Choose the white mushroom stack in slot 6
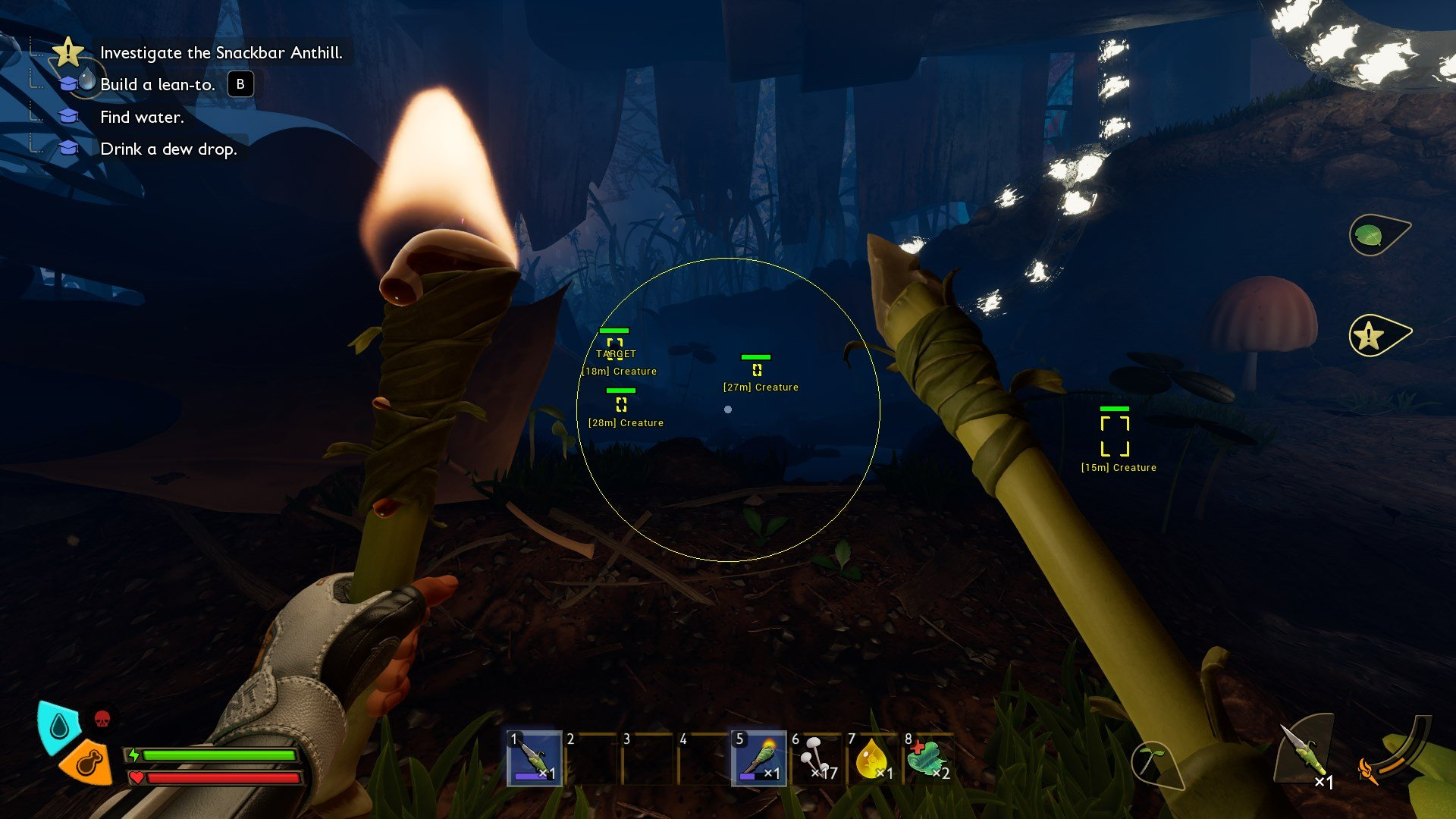Viewport: 1456px width, 819px height. coord(816,758)
